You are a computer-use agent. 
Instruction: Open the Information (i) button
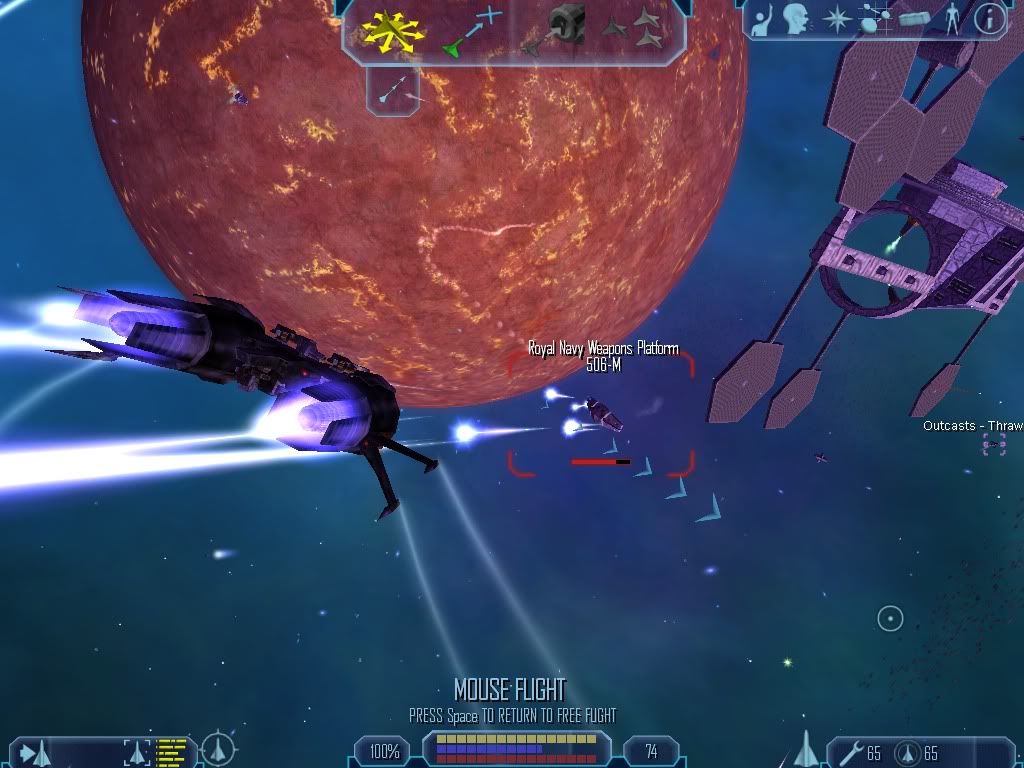click(989, 19)
